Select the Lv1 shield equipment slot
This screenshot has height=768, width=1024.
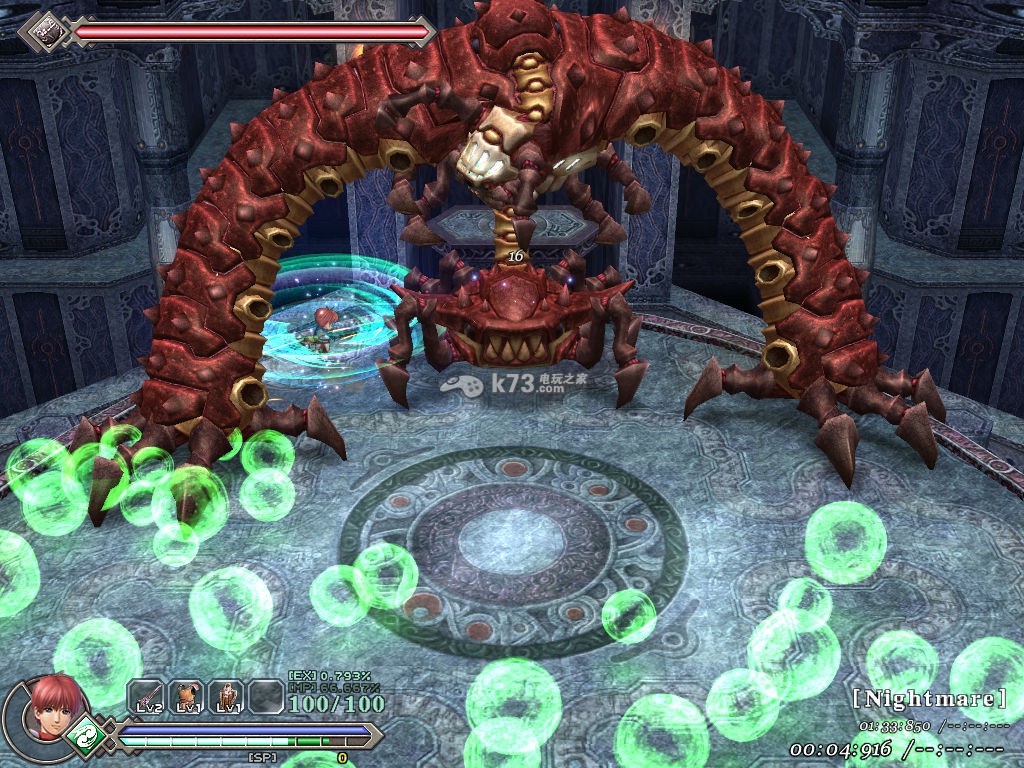(226, 697)
